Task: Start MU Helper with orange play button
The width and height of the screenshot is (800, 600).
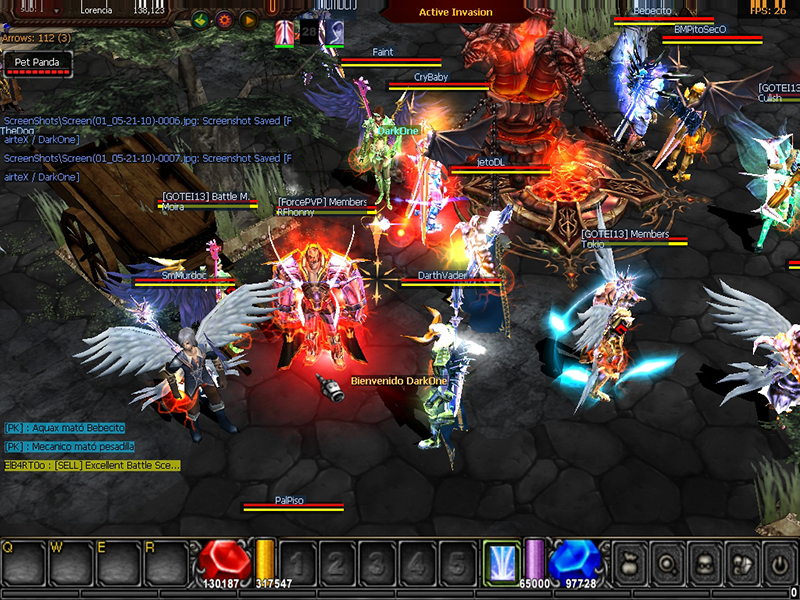Action: pyautogui.click(x=249, y=19)
